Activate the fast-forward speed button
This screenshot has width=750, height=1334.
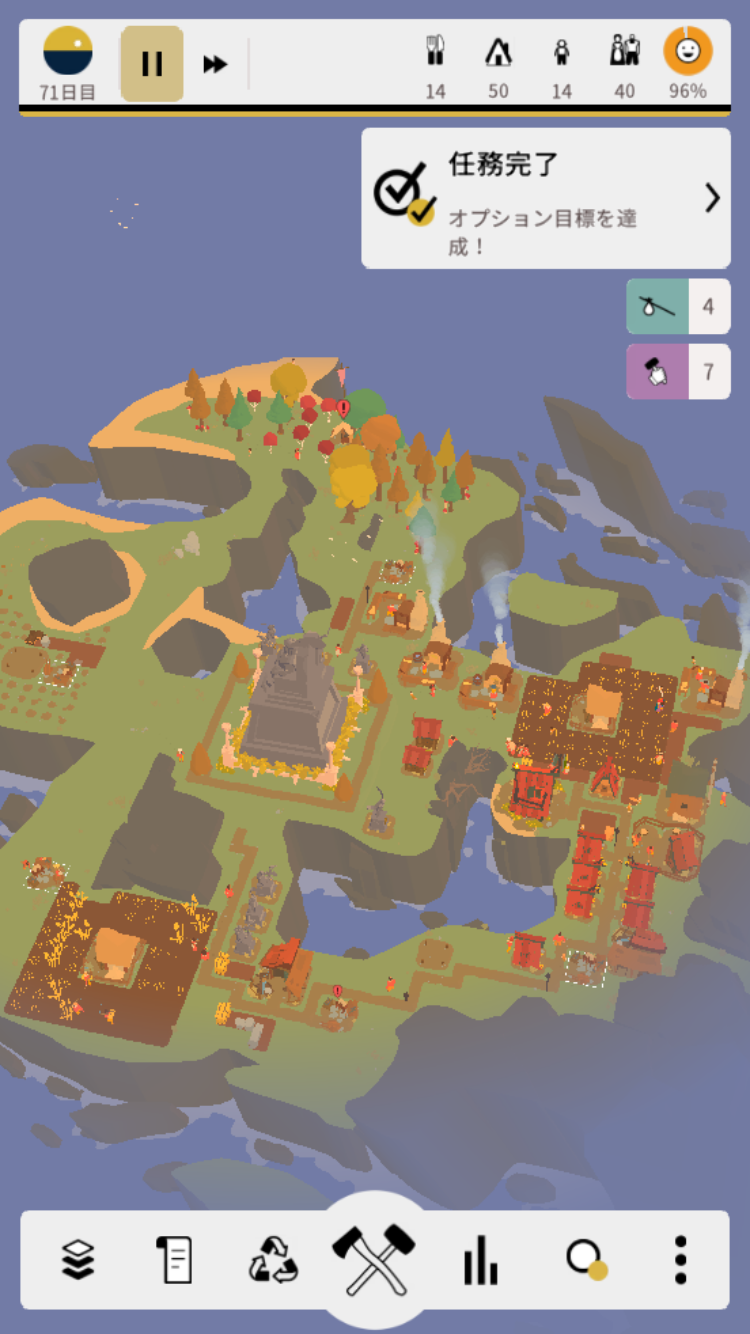215,64
